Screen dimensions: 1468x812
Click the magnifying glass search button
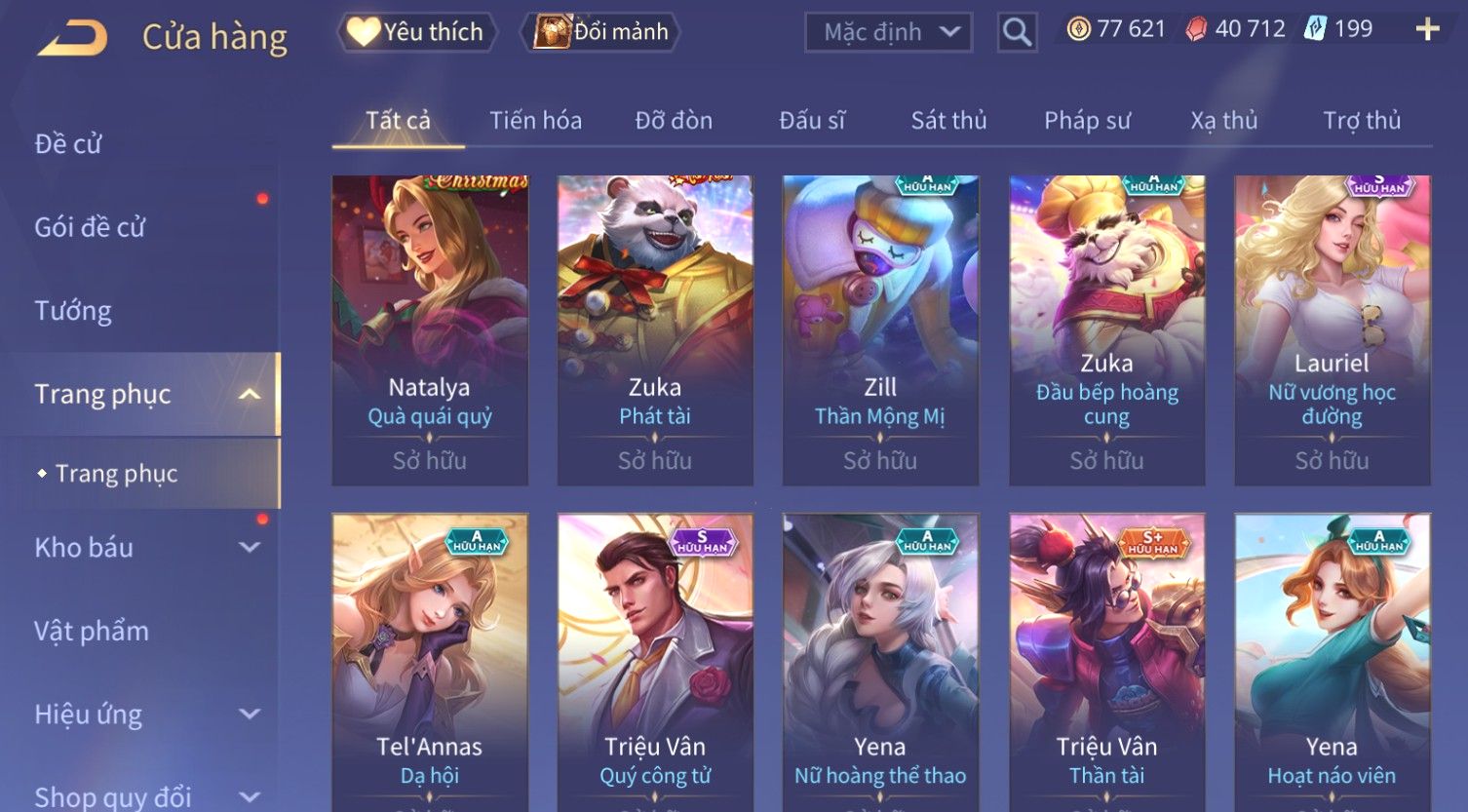point(1017,33)
